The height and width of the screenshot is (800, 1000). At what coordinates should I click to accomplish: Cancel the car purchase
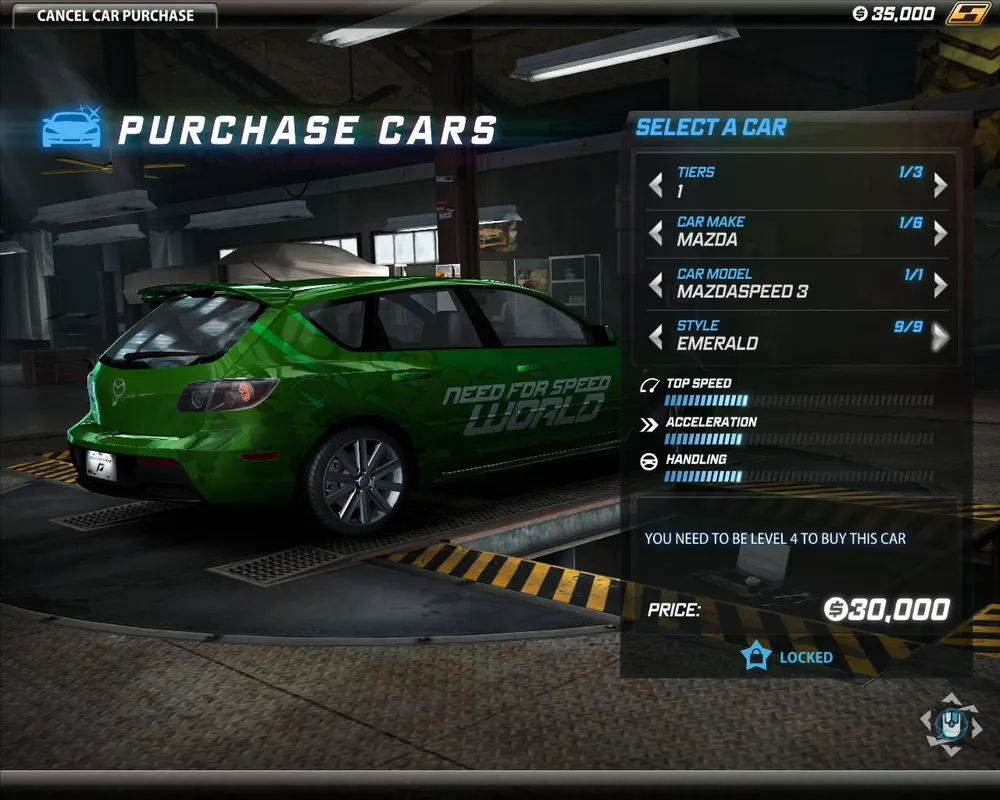click(115, 16)
